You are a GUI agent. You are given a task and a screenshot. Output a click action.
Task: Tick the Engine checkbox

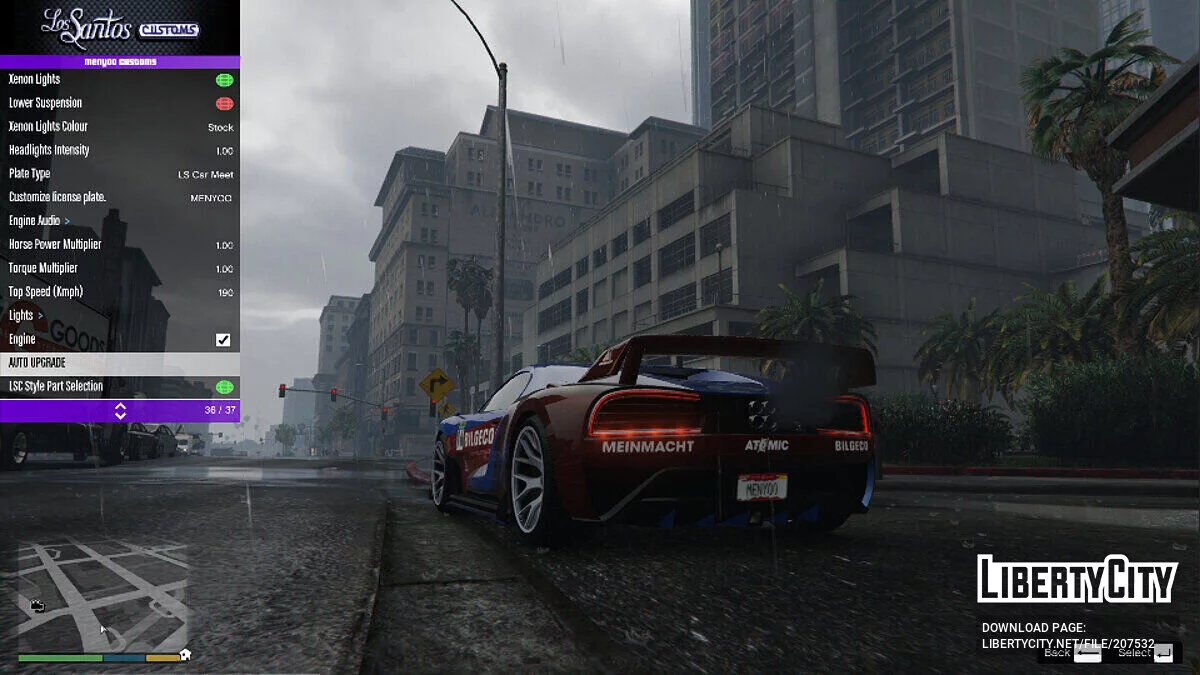click(x=223, y=340)
